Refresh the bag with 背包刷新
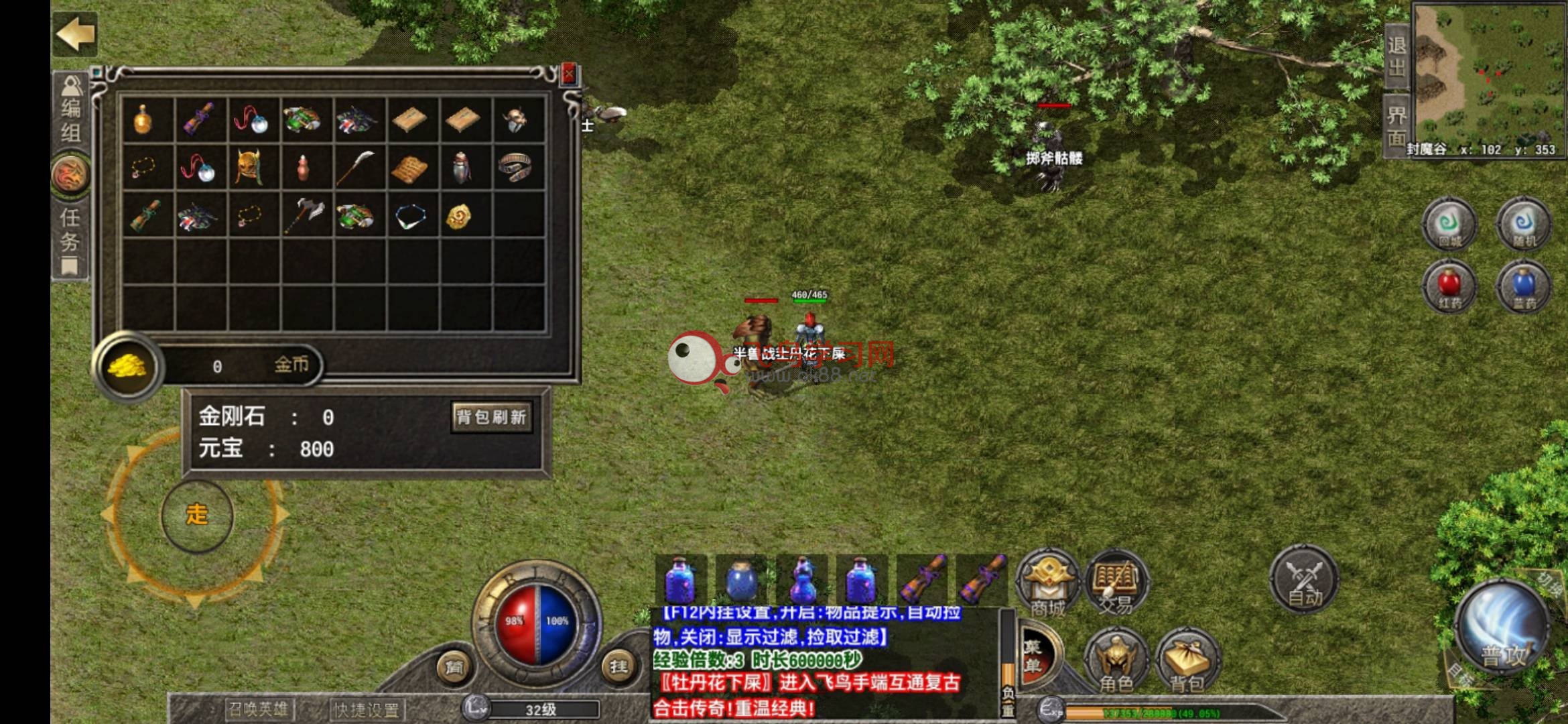Viewport: 1568px width, 724px height. pyautogui.click(x=491, y=417)
